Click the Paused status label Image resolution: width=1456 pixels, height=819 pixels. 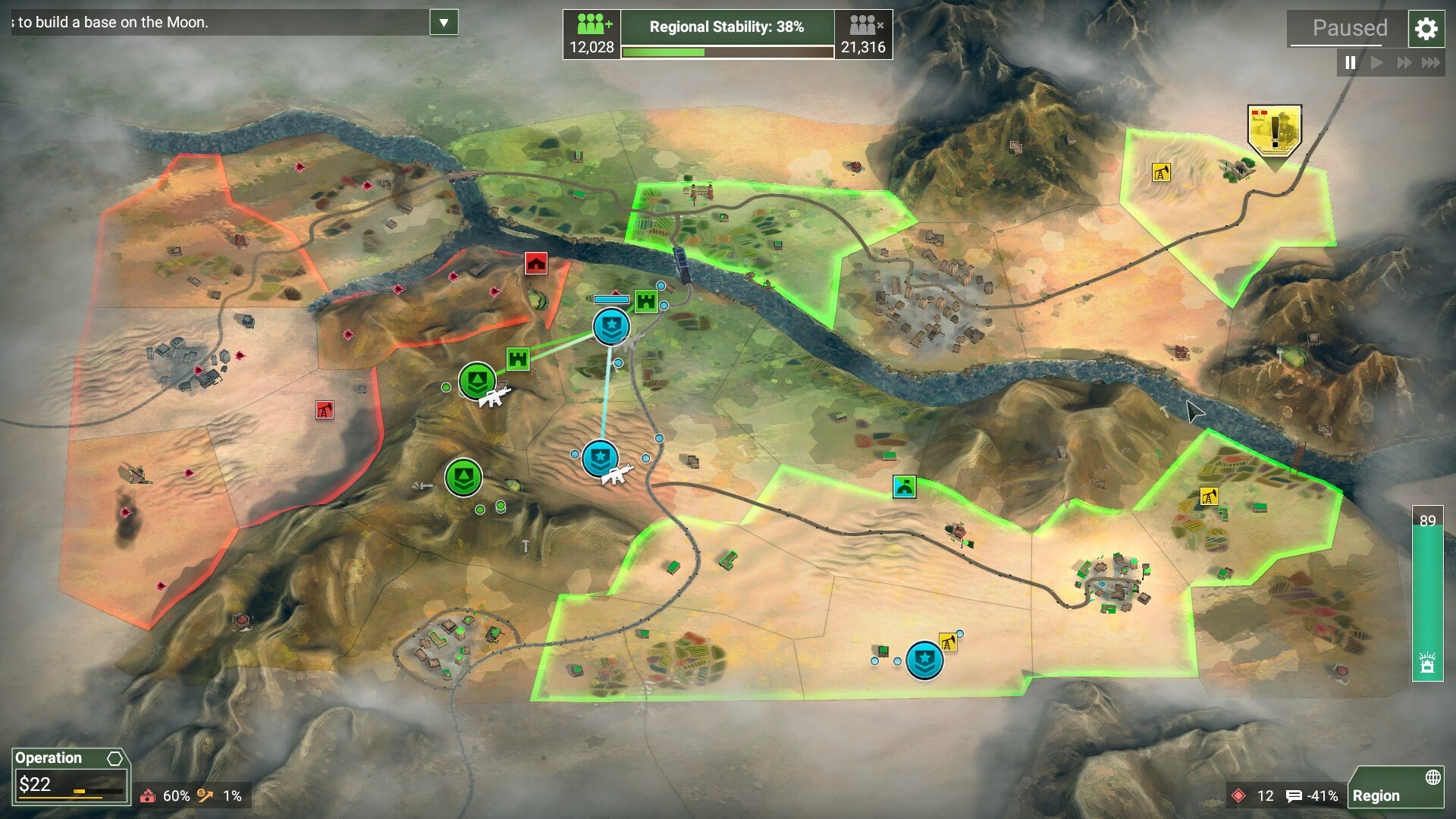[1350, 29]
